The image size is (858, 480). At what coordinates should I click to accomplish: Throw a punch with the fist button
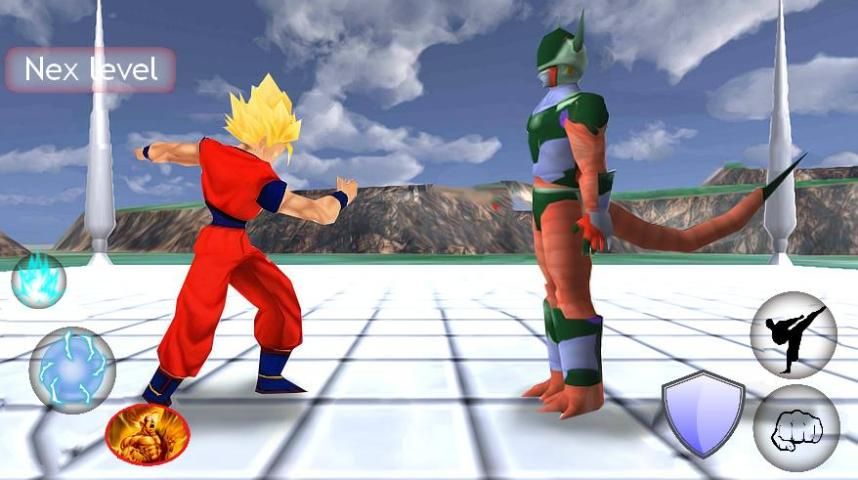pos(796,428)
